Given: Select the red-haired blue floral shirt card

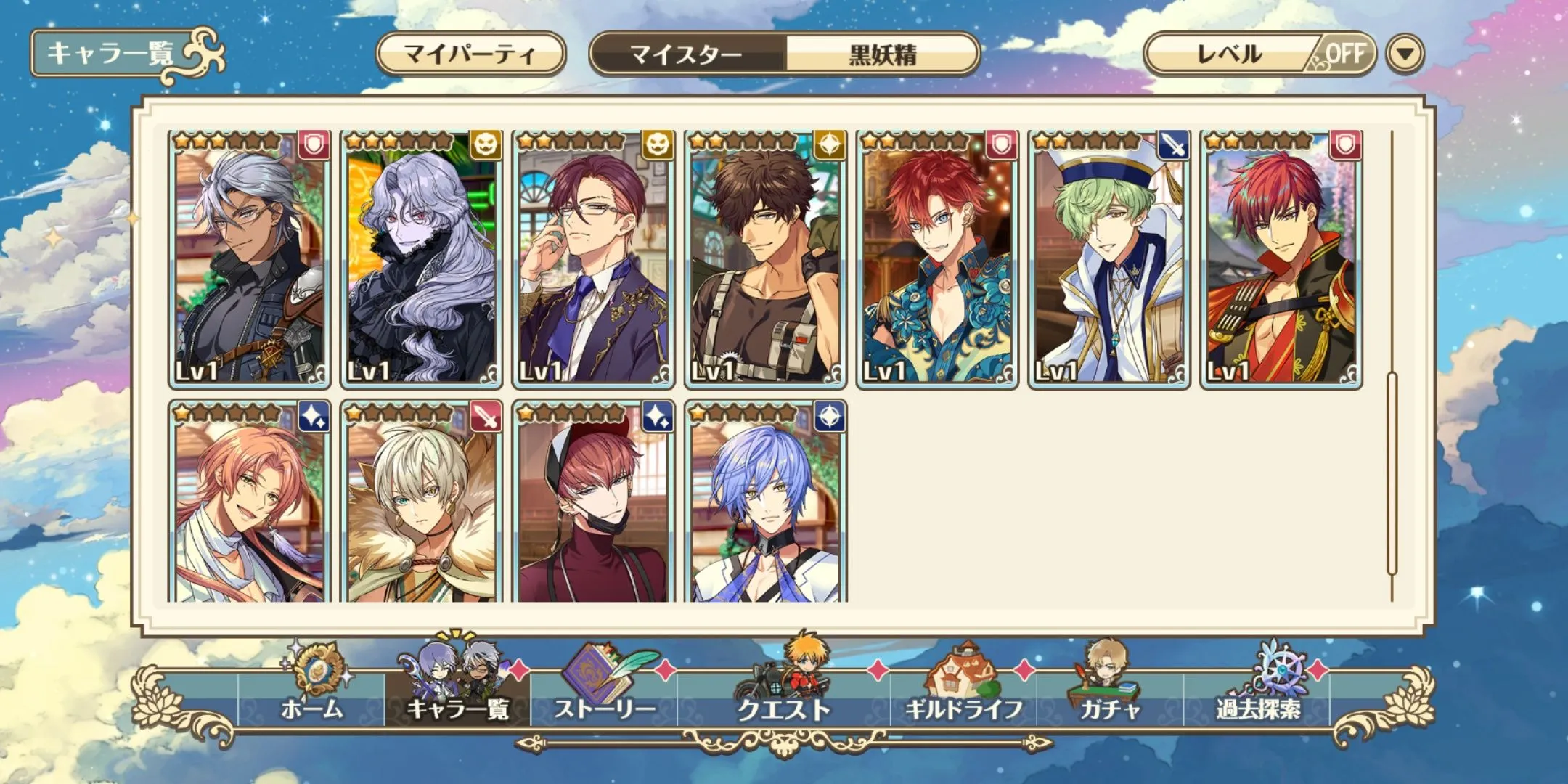Looking at the screenshot, I should (x=937, y=259).
